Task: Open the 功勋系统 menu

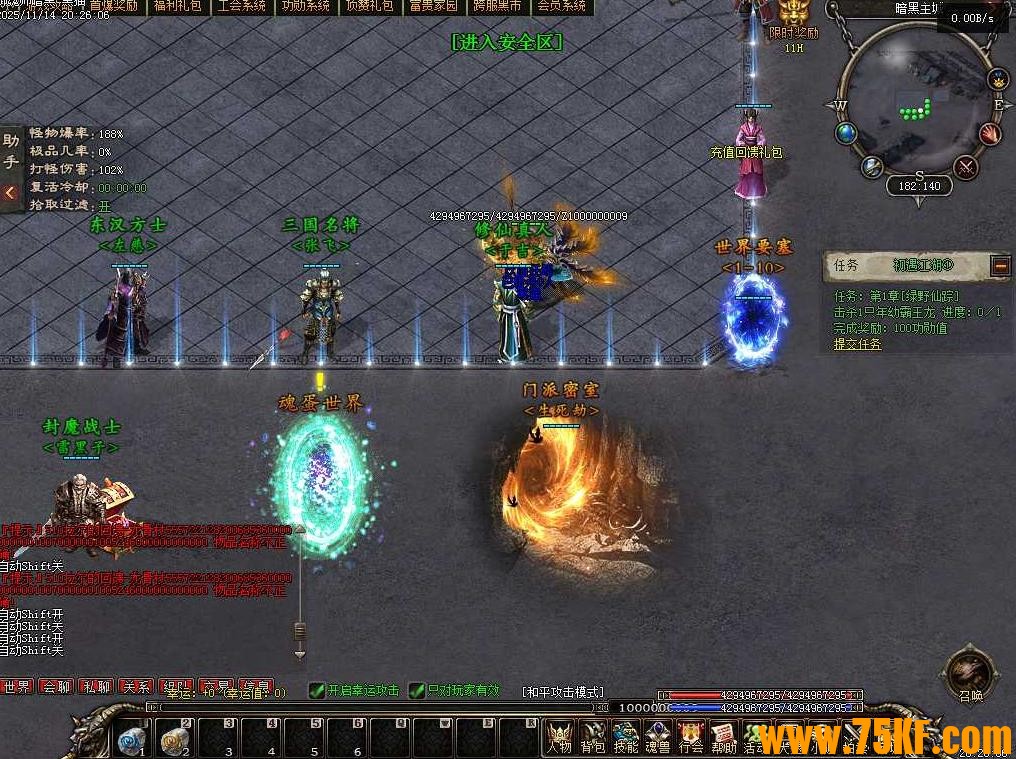Action: pyautogui.click(x=305, y=6)
